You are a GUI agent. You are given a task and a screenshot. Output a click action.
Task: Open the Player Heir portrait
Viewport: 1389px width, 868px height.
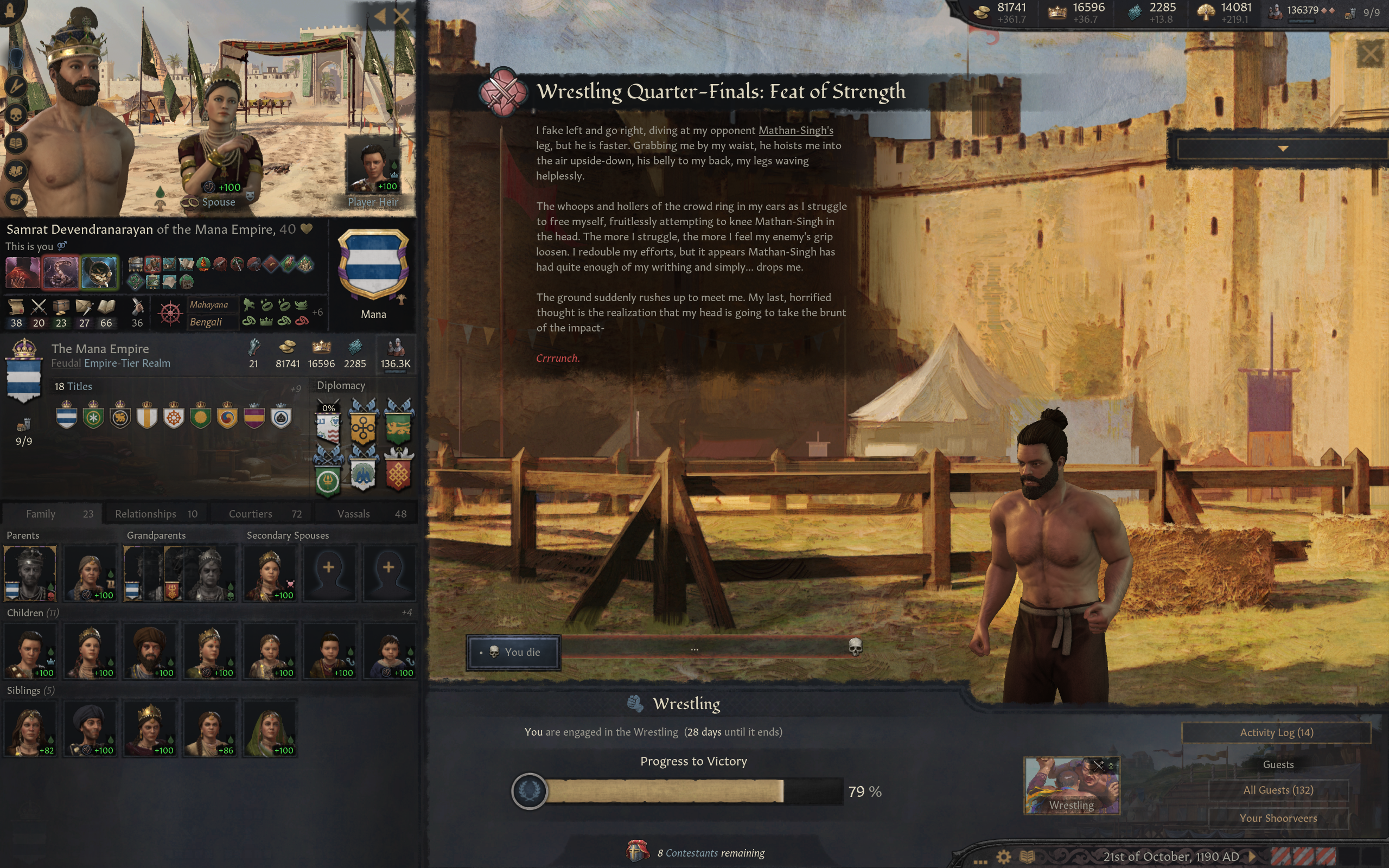[x=373, y=167]
